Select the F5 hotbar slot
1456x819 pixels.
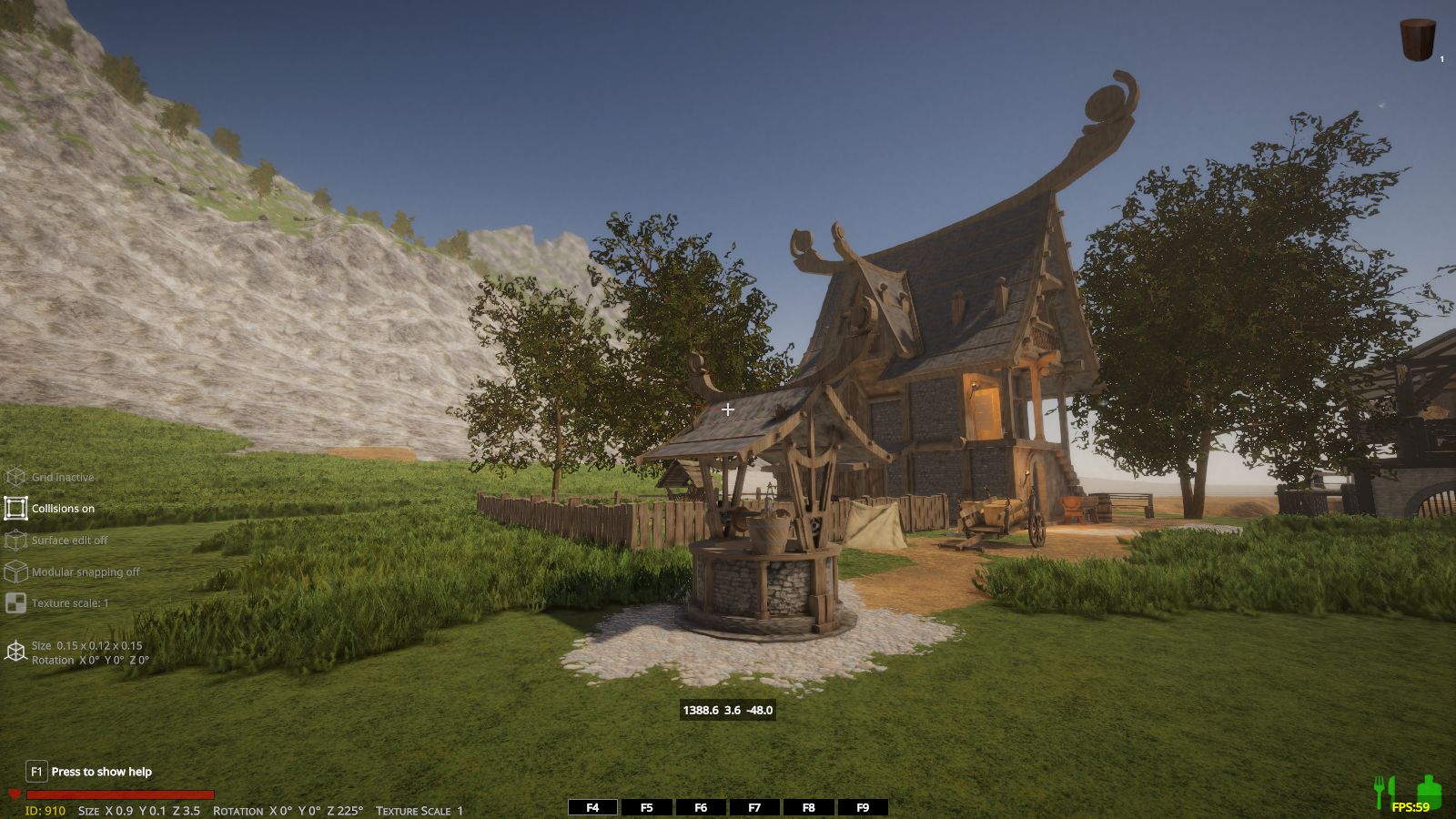click(x=647, y=807)
